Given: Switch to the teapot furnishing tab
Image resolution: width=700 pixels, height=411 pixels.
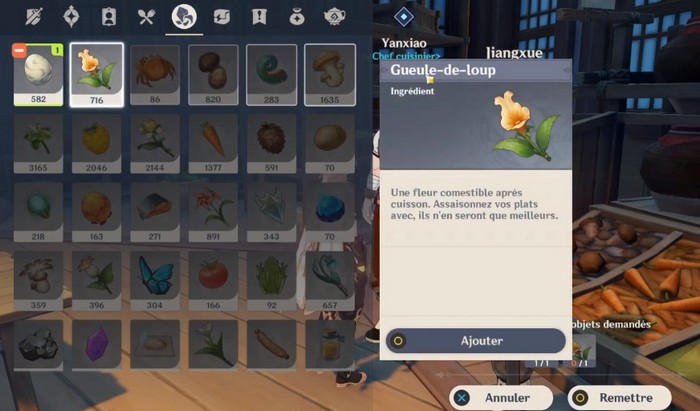Looking at the screenshot, I should click(x=334, y=17).
